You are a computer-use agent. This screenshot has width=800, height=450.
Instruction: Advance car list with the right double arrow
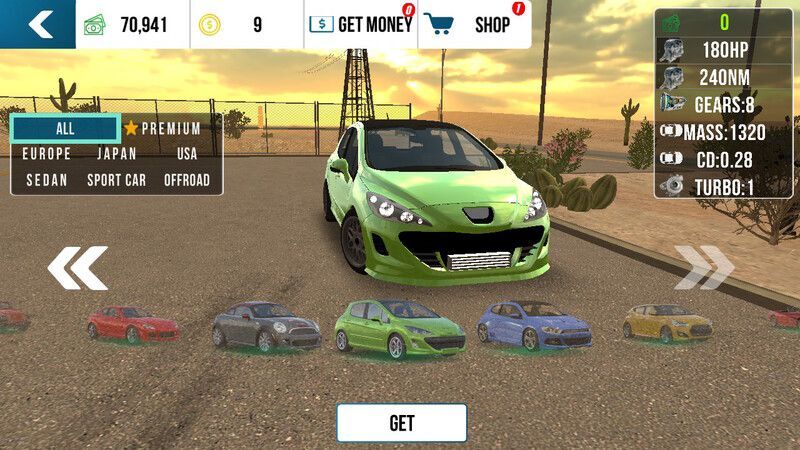tap(703, 267)
